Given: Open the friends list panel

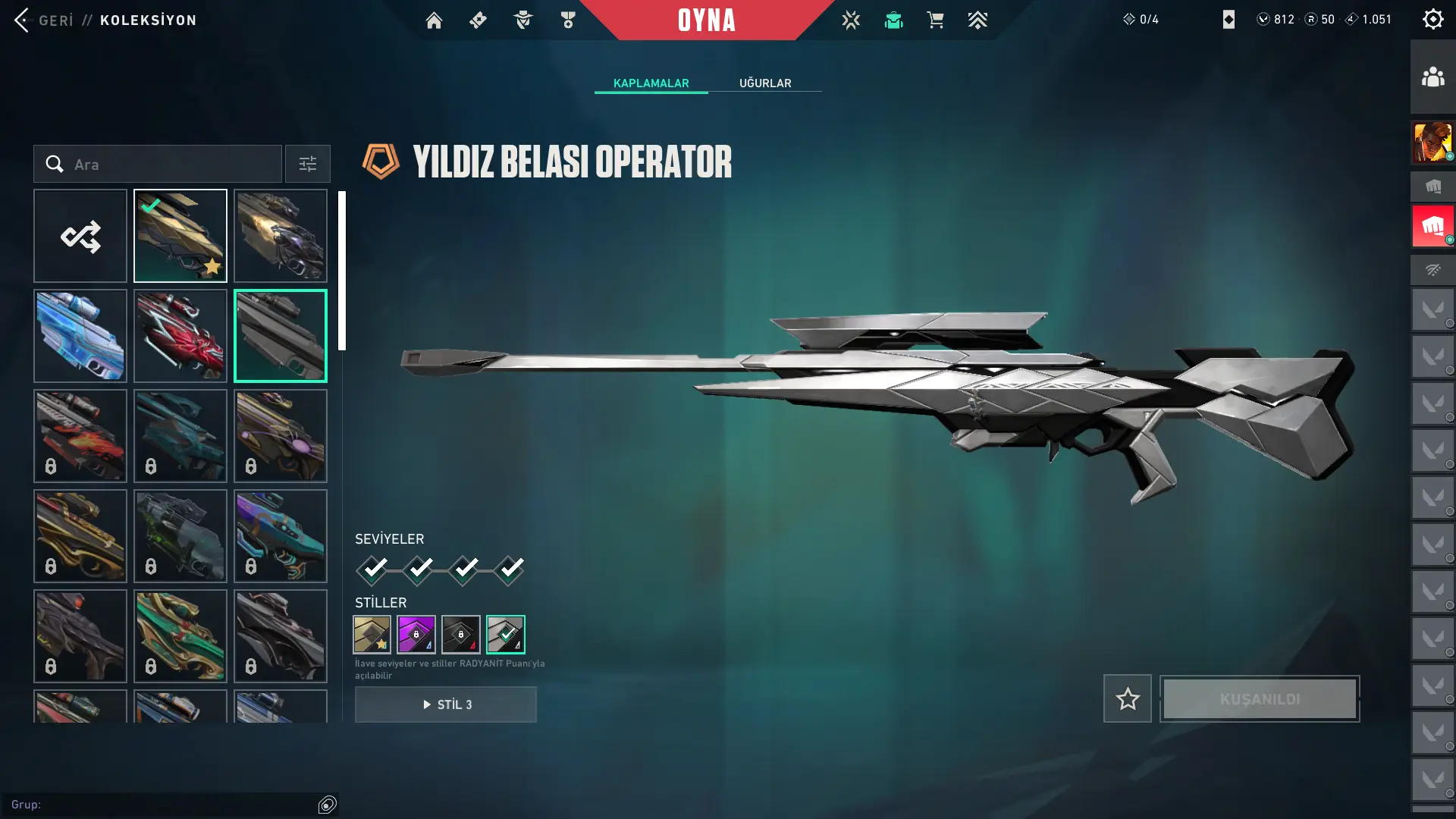Looking at the screenshot, I should (1432, 77).
